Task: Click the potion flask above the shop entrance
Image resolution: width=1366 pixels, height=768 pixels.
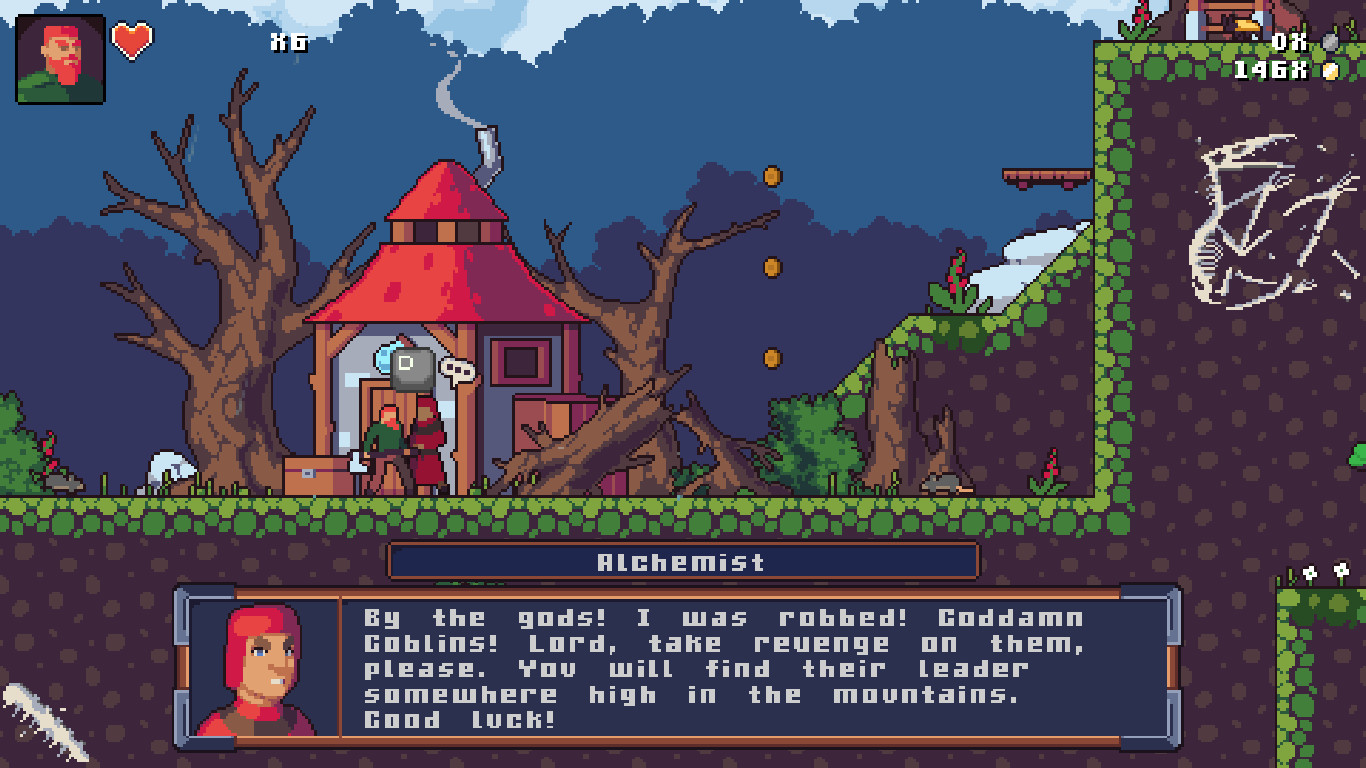Action: [385, 360]
